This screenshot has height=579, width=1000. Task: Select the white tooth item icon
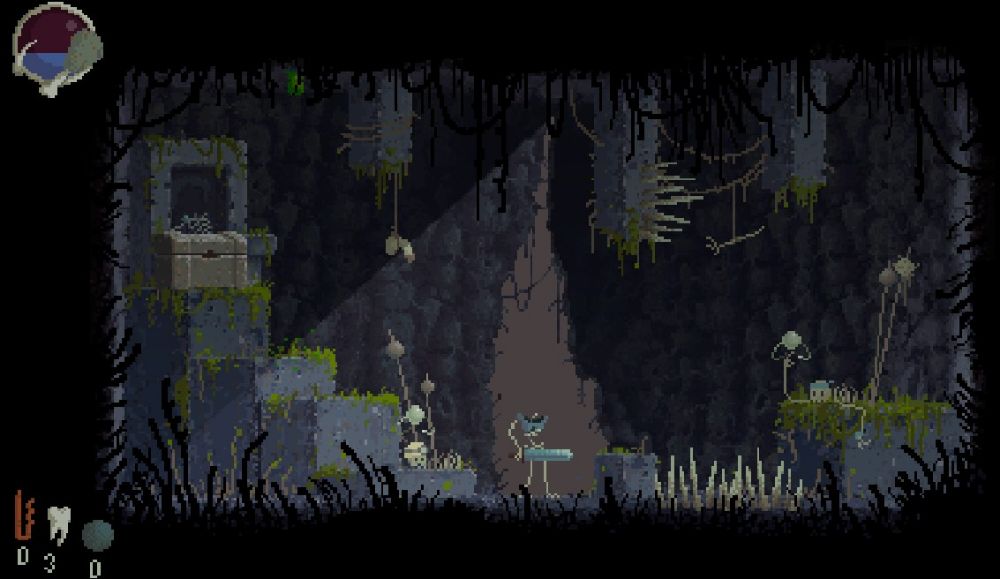tap(57, 523)
